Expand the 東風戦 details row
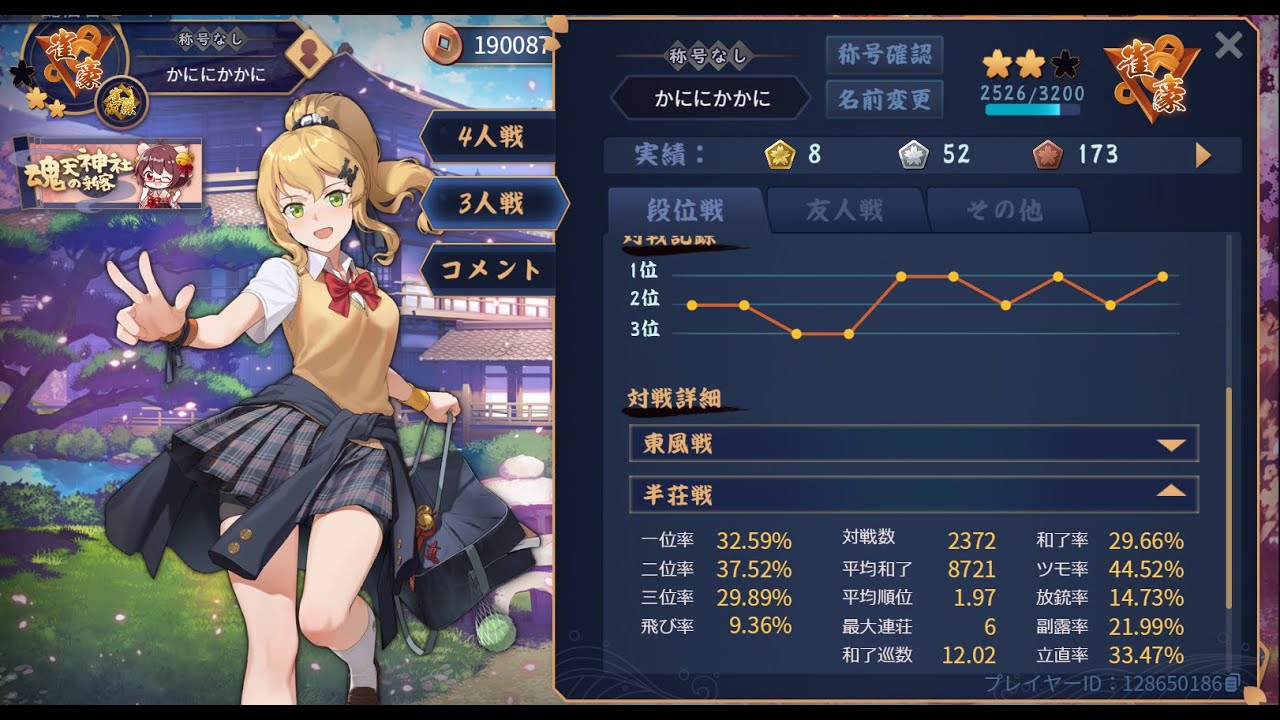The width and height of the screenshot is (1280, 720). tap(913, 443)
